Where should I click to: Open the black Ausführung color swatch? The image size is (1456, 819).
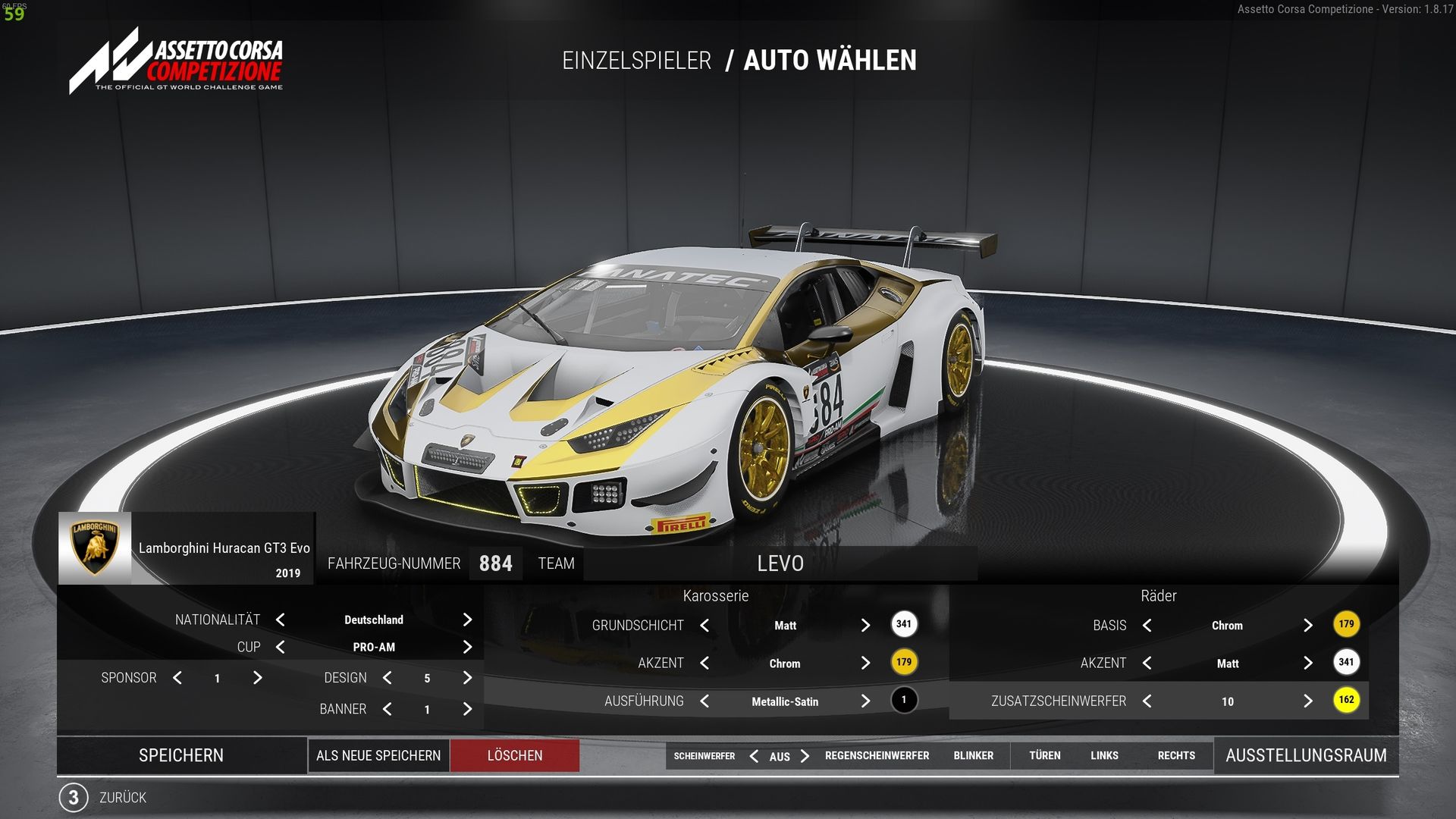[903, 700]
